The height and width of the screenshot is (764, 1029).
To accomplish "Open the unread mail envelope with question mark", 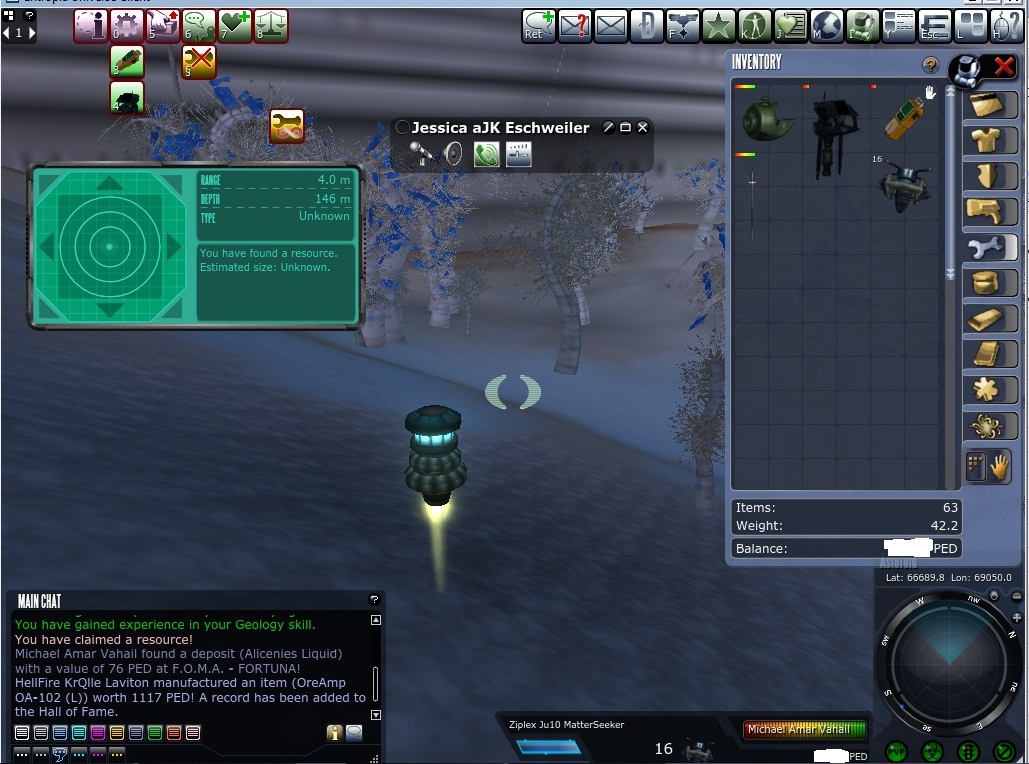I will (x=575, y=26).
